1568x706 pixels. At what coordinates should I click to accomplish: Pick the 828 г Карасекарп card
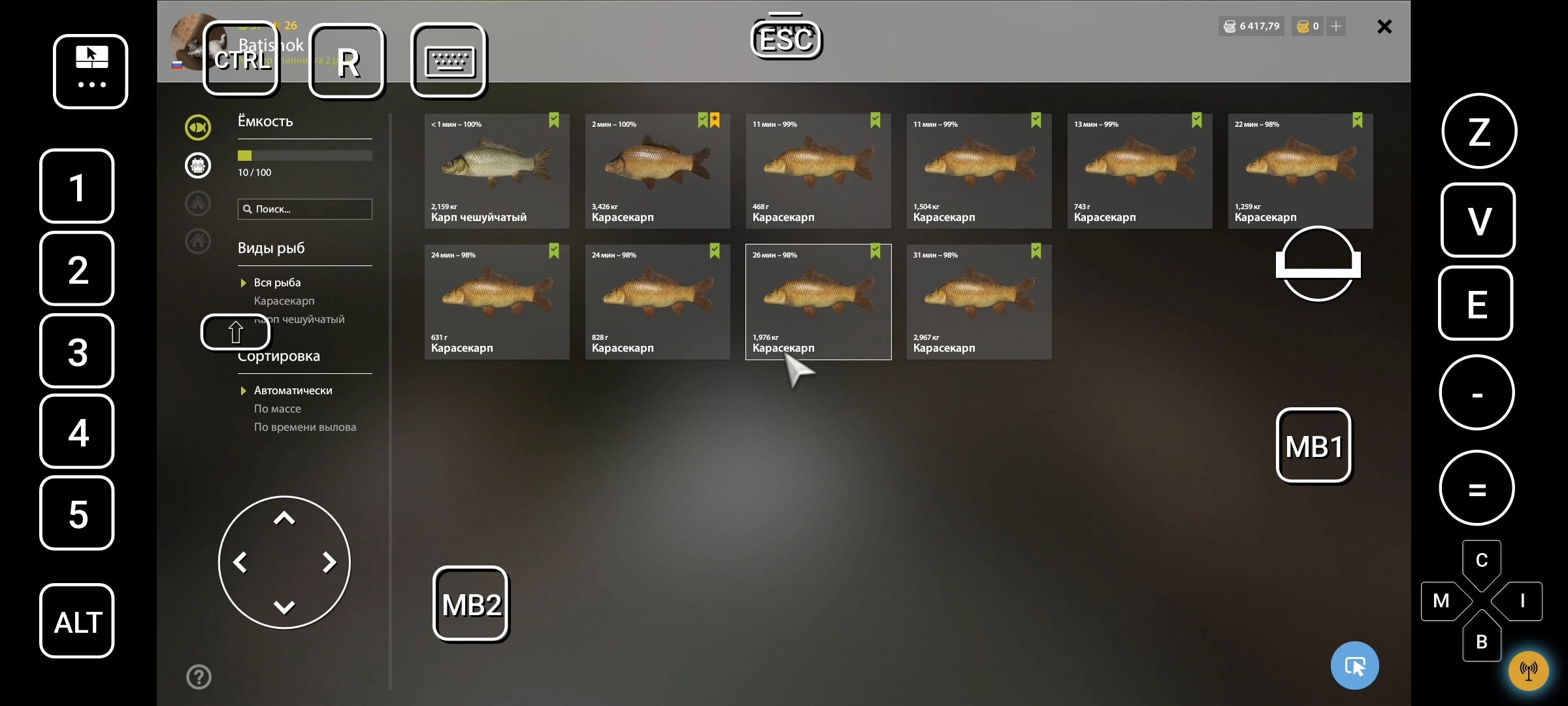pyautogui.click(x=657, y=302)
